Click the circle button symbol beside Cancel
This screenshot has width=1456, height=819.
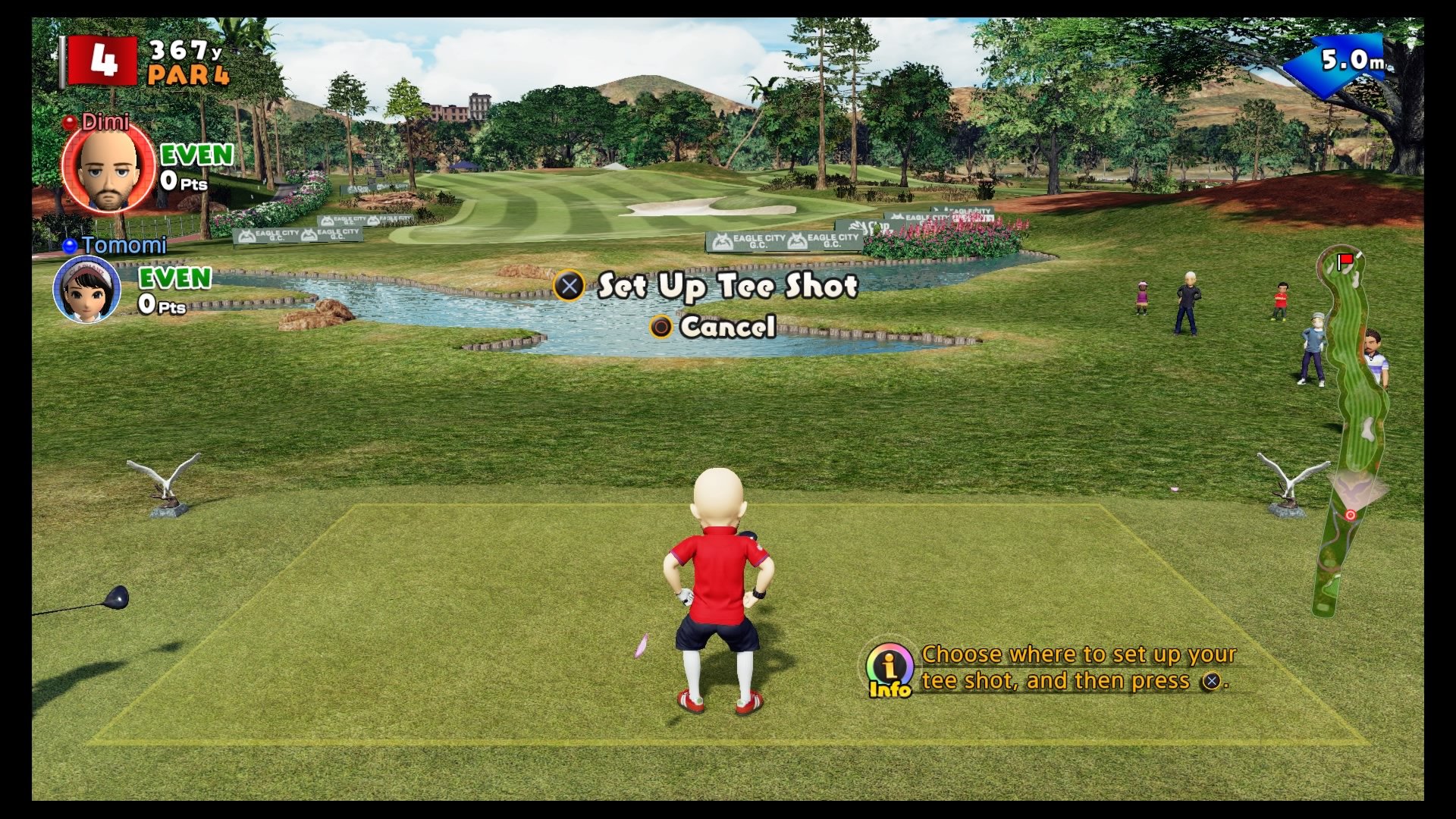(x=662, y=328)
